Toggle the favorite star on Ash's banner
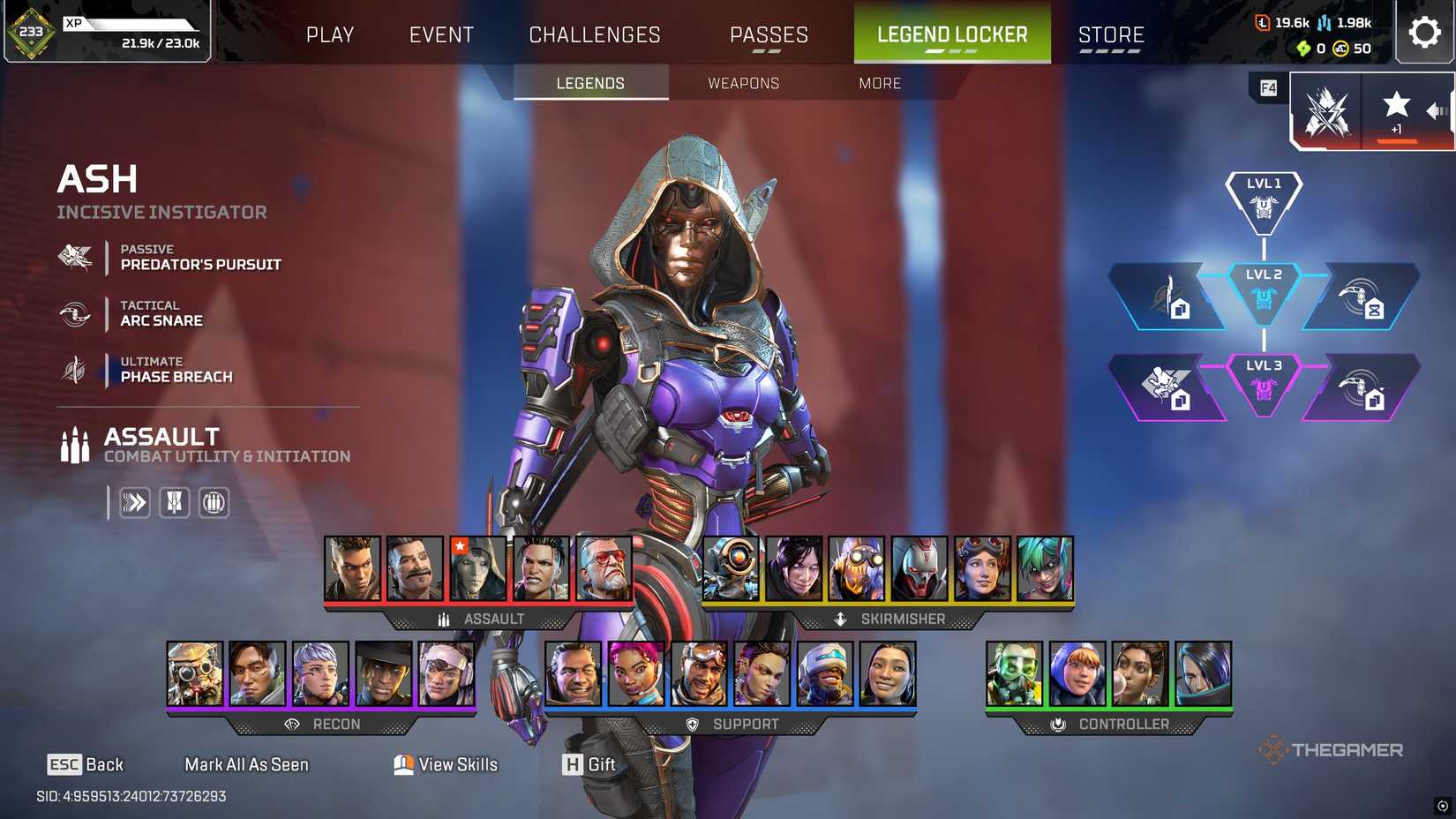Viewport: 1456px width, 819px height. pos(1396,105)
